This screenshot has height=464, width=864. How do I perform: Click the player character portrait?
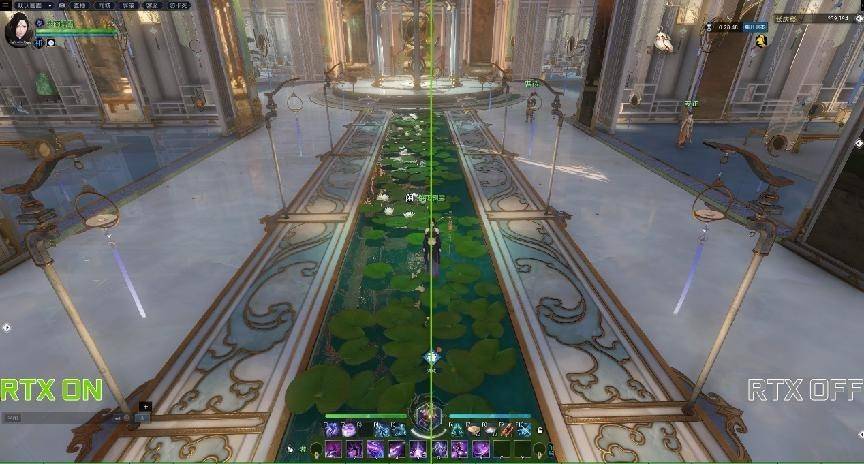pyautogui.click(x=18, y=30)
